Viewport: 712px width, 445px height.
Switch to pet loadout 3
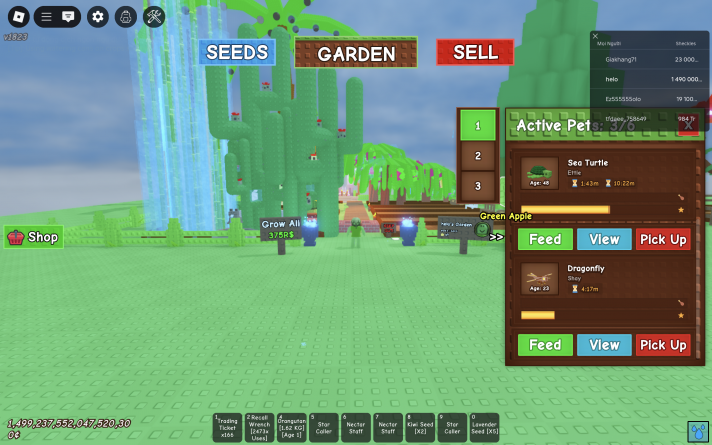tap(478, 186)
